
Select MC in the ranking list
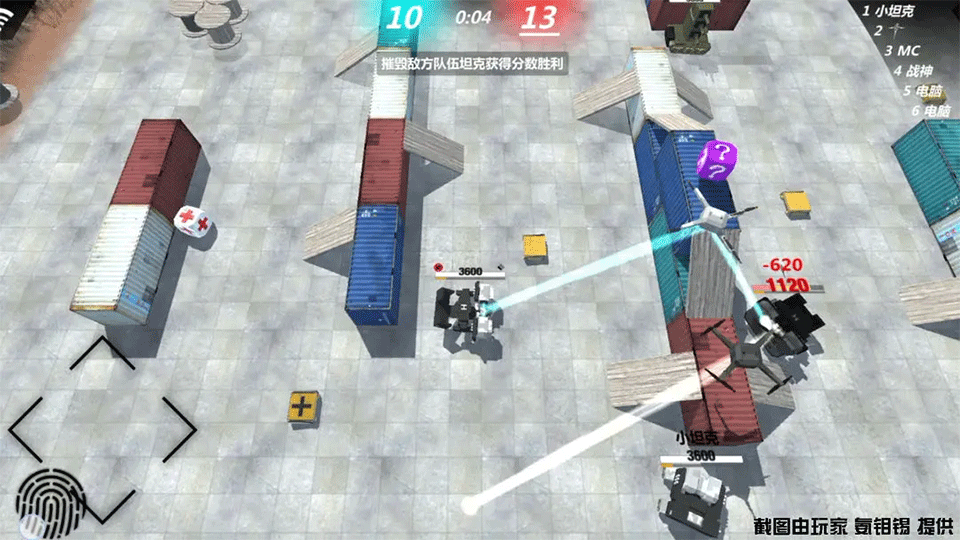point(903,50)
